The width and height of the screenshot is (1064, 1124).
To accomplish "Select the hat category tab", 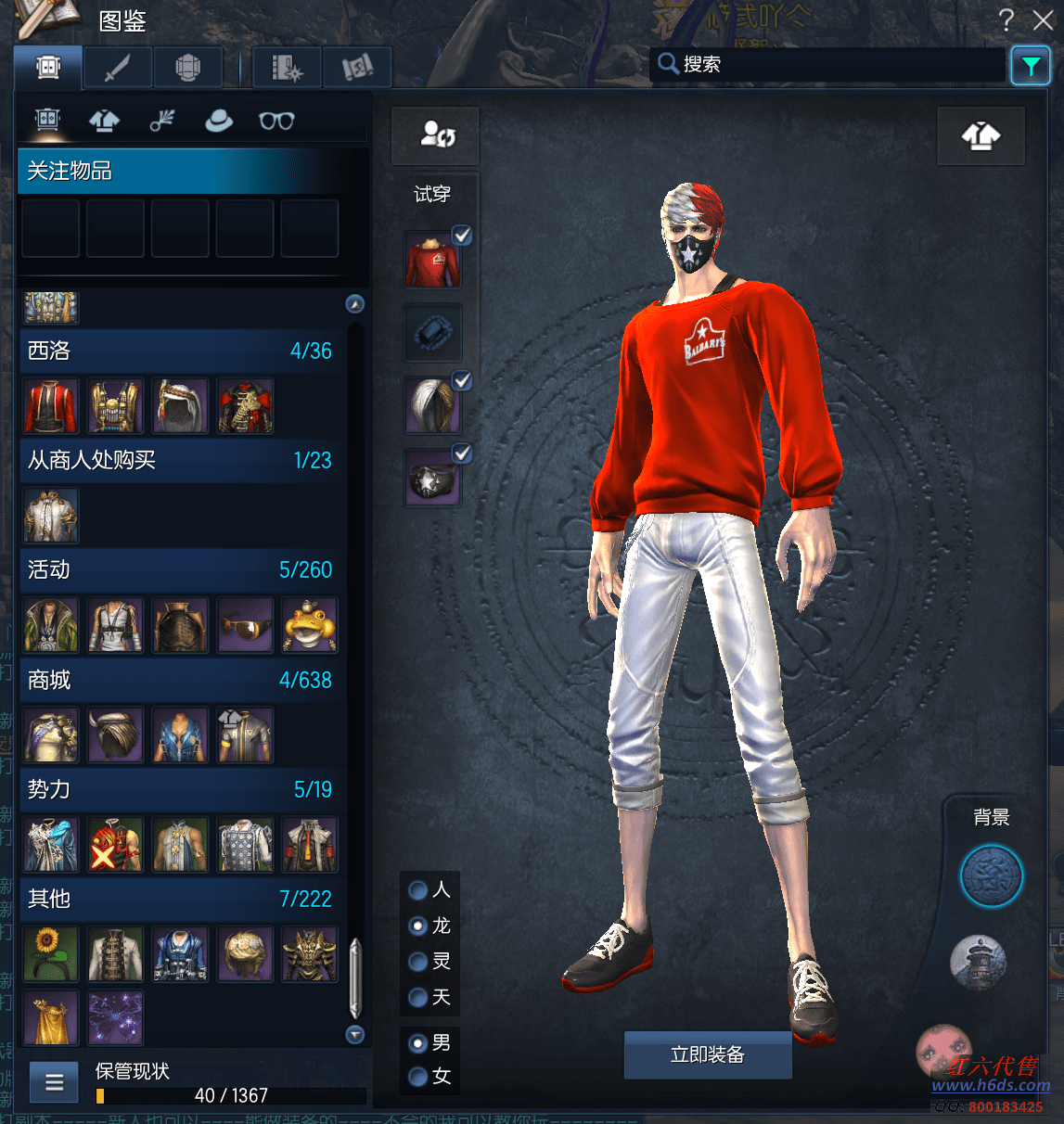I will coord(219,121).
